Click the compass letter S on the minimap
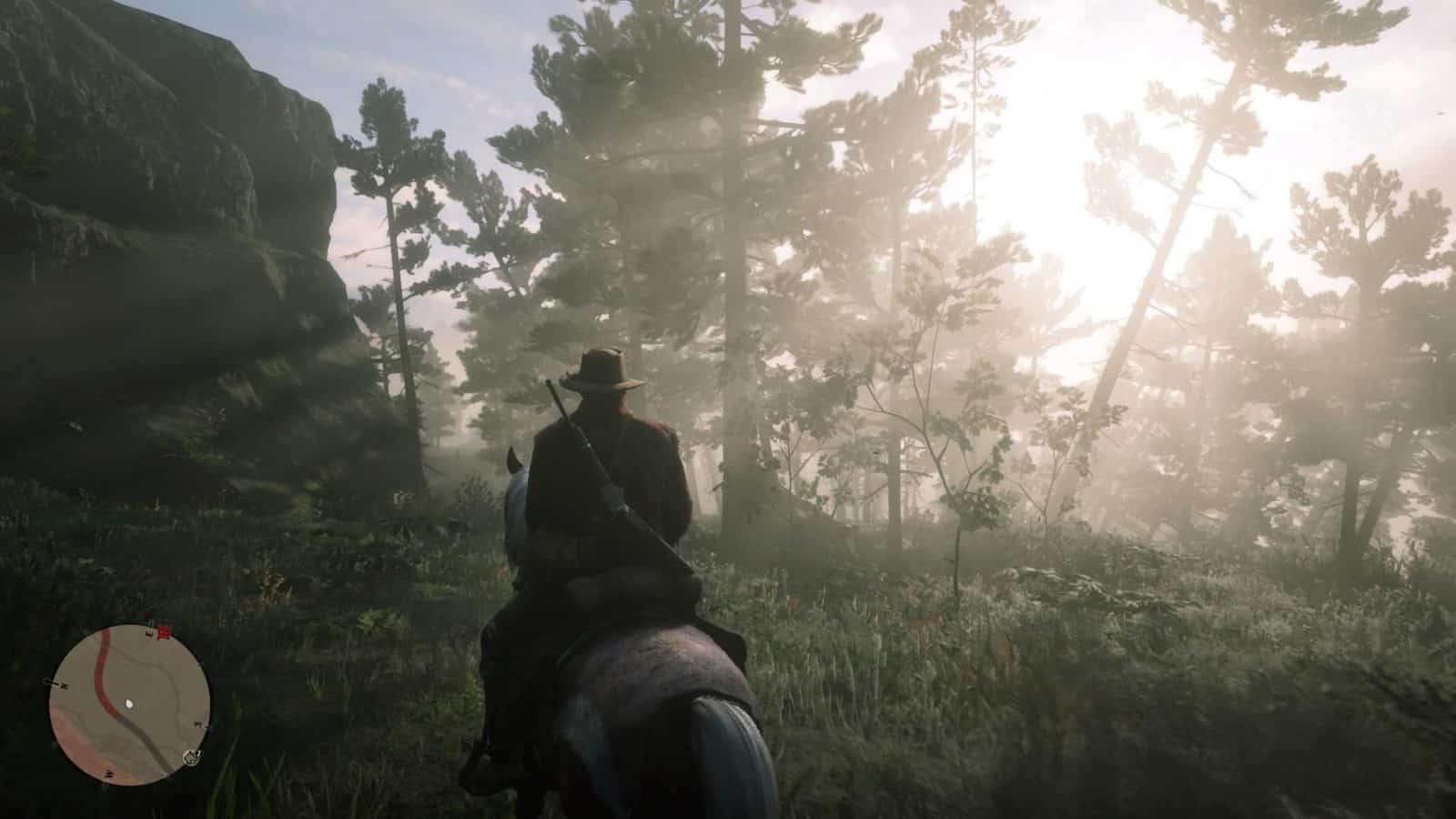 point(197,724)
